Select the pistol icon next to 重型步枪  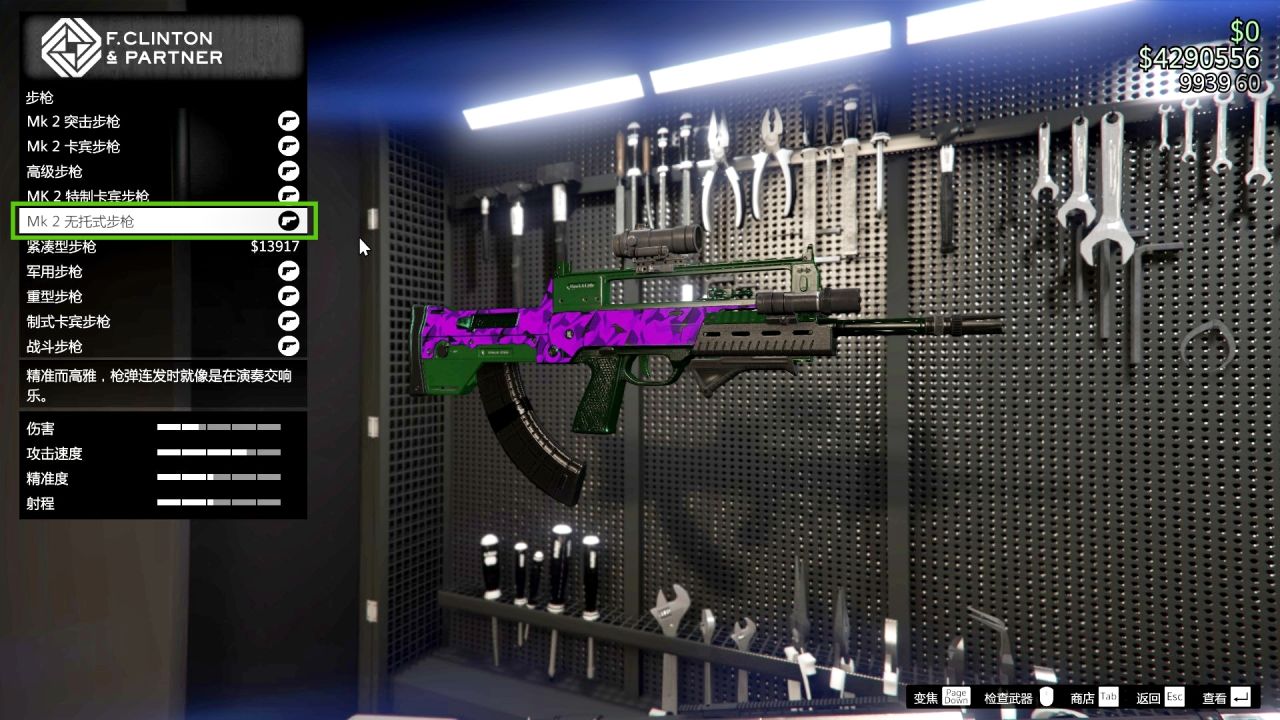point(289,296)
